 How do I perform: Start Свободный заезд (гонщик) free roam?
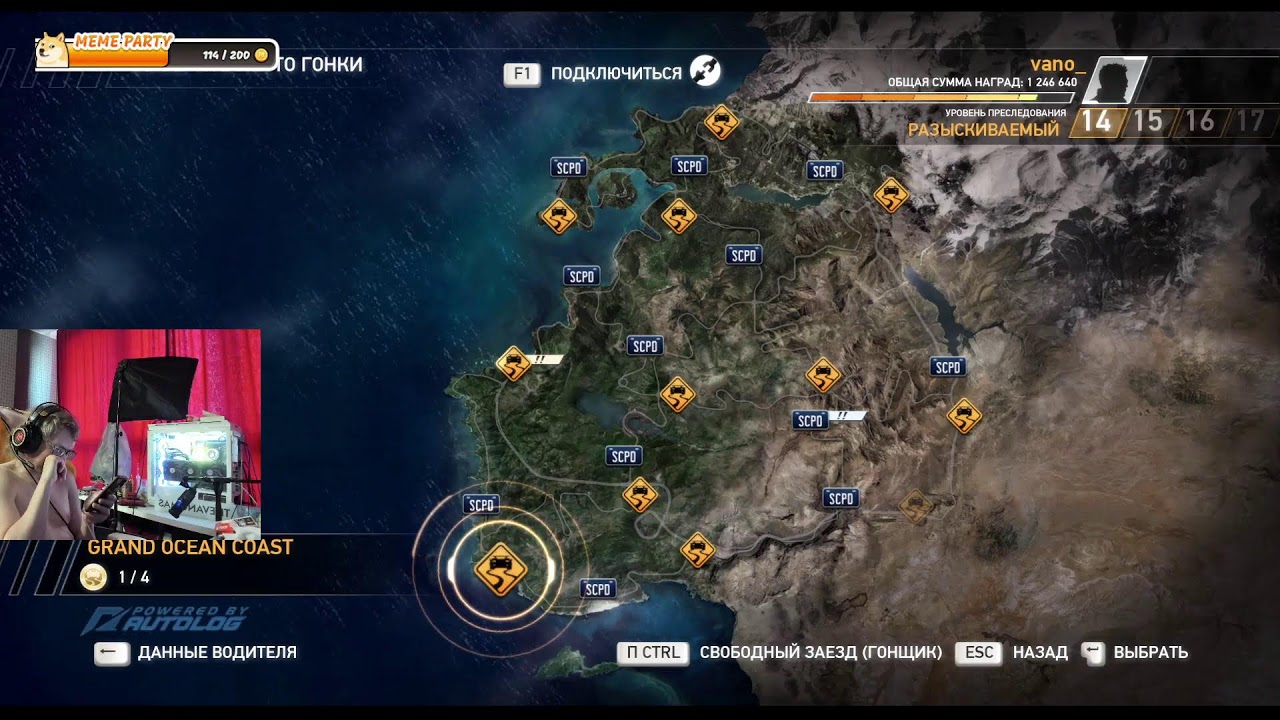[x=780, y=653]
